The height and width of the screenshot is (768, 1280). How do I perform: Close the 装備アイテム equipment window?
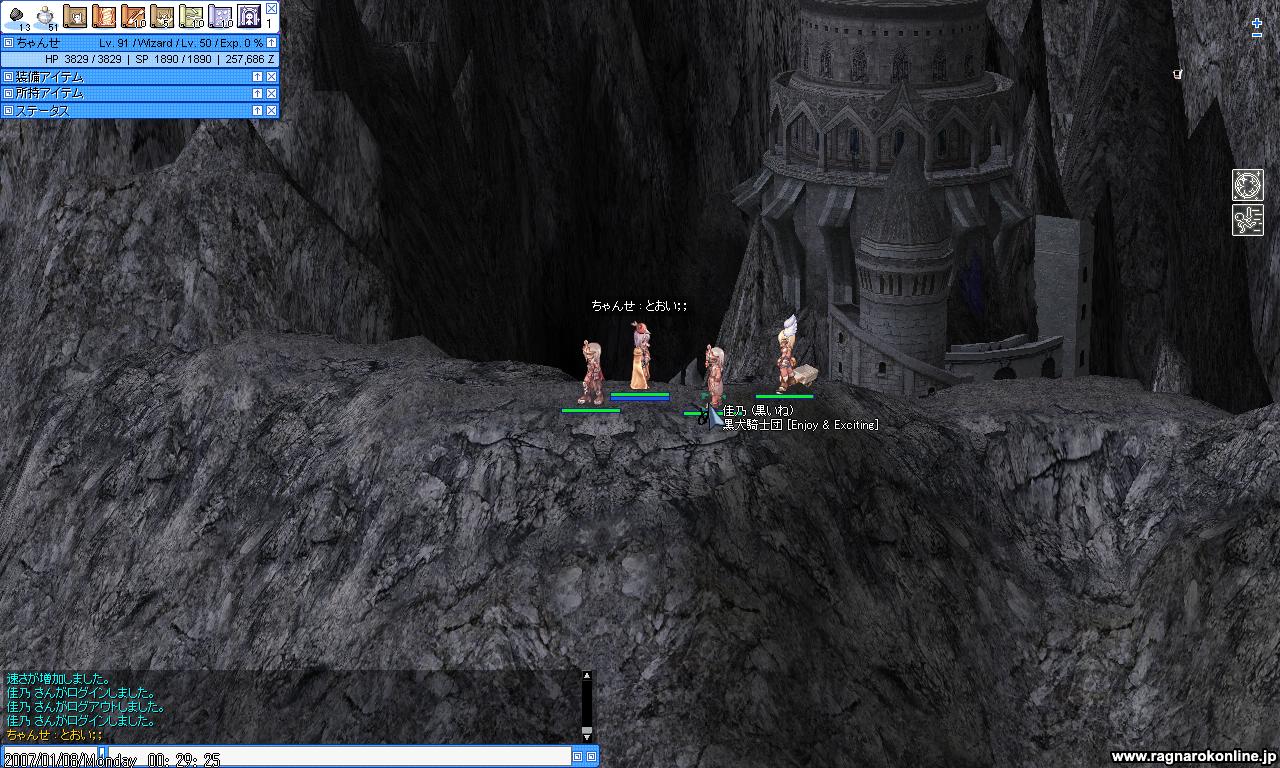click(x=271, y=77)
